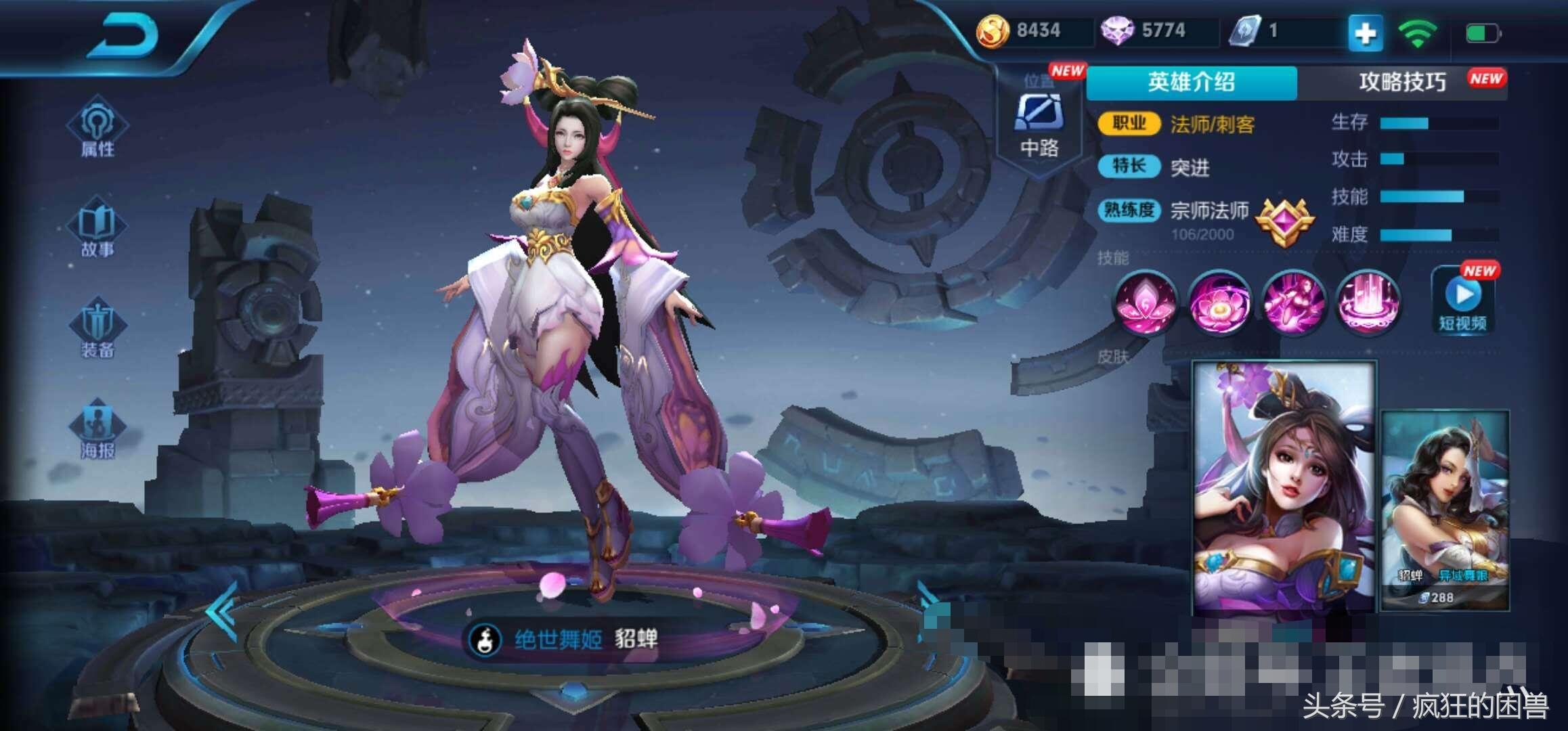Open the 故事 story section

pyautogui.click(x=97, y=229)
